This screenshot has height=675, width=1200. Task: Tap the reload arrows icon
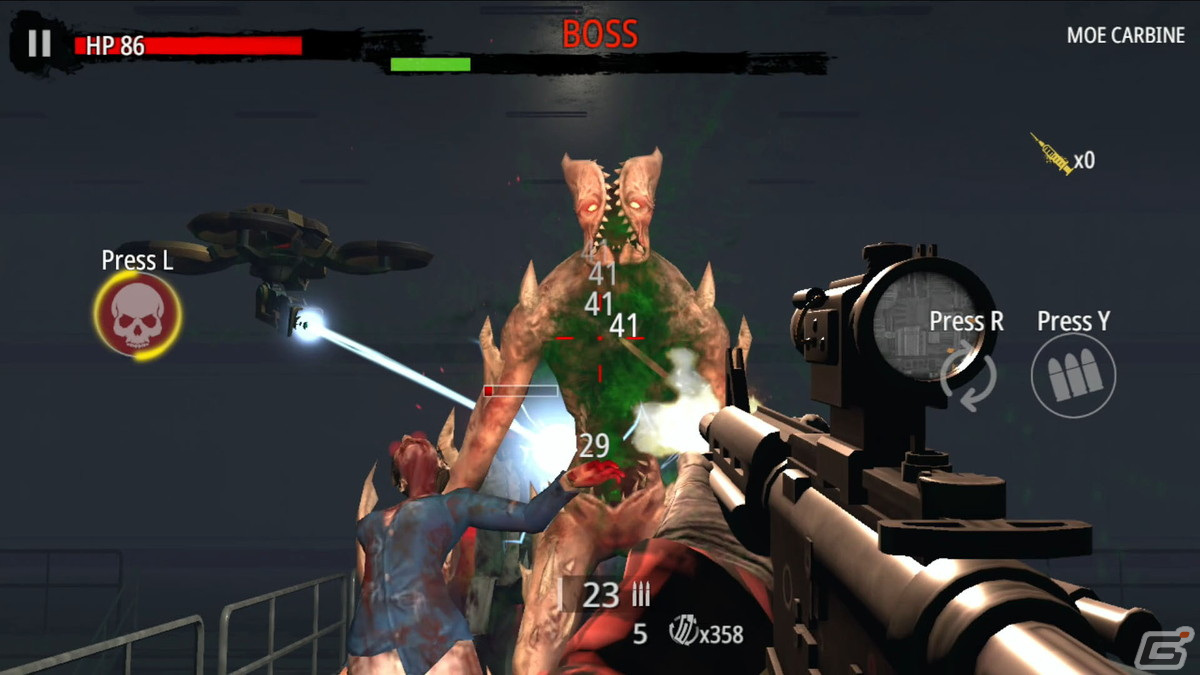click(968, 376)
